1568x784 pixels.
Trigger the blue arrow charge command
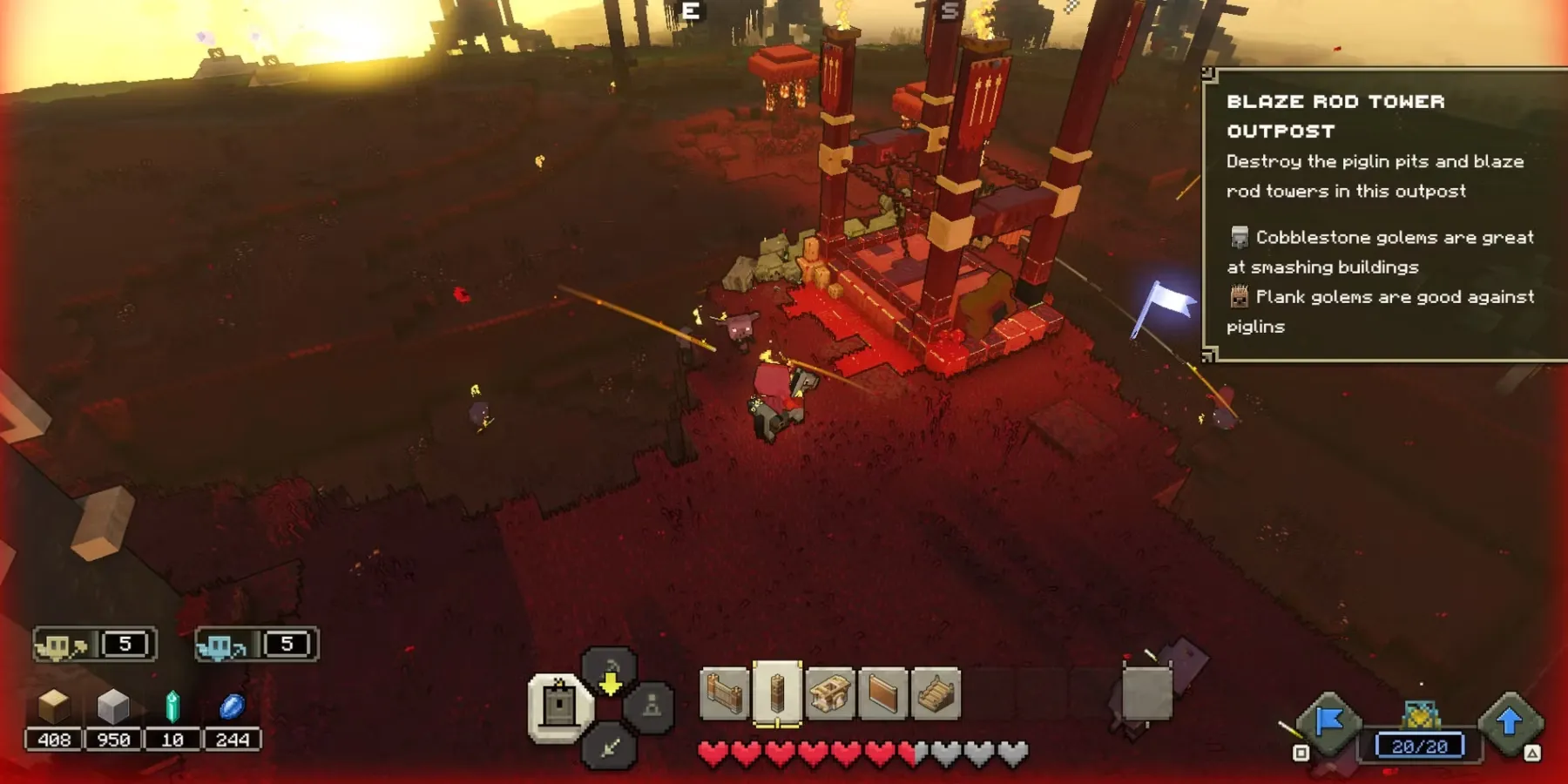click(x=1511, y=721)
